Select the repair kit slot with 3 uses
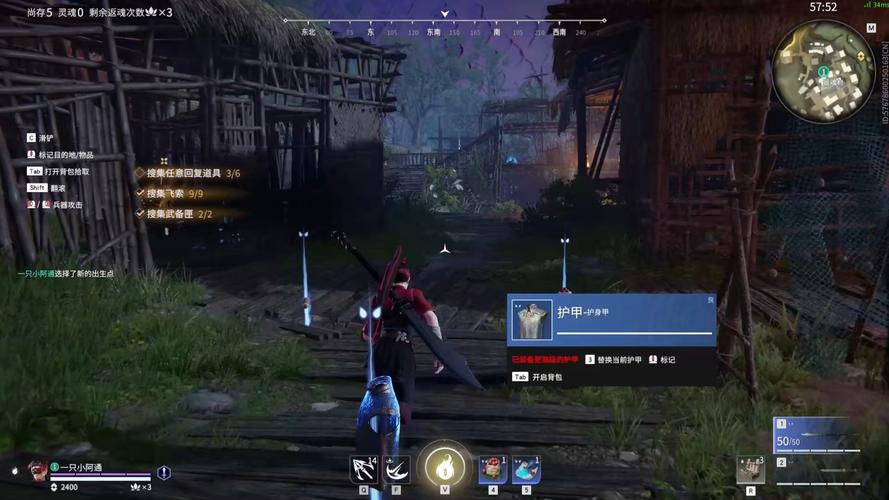 pyautogui.click(x=750, y=469)
